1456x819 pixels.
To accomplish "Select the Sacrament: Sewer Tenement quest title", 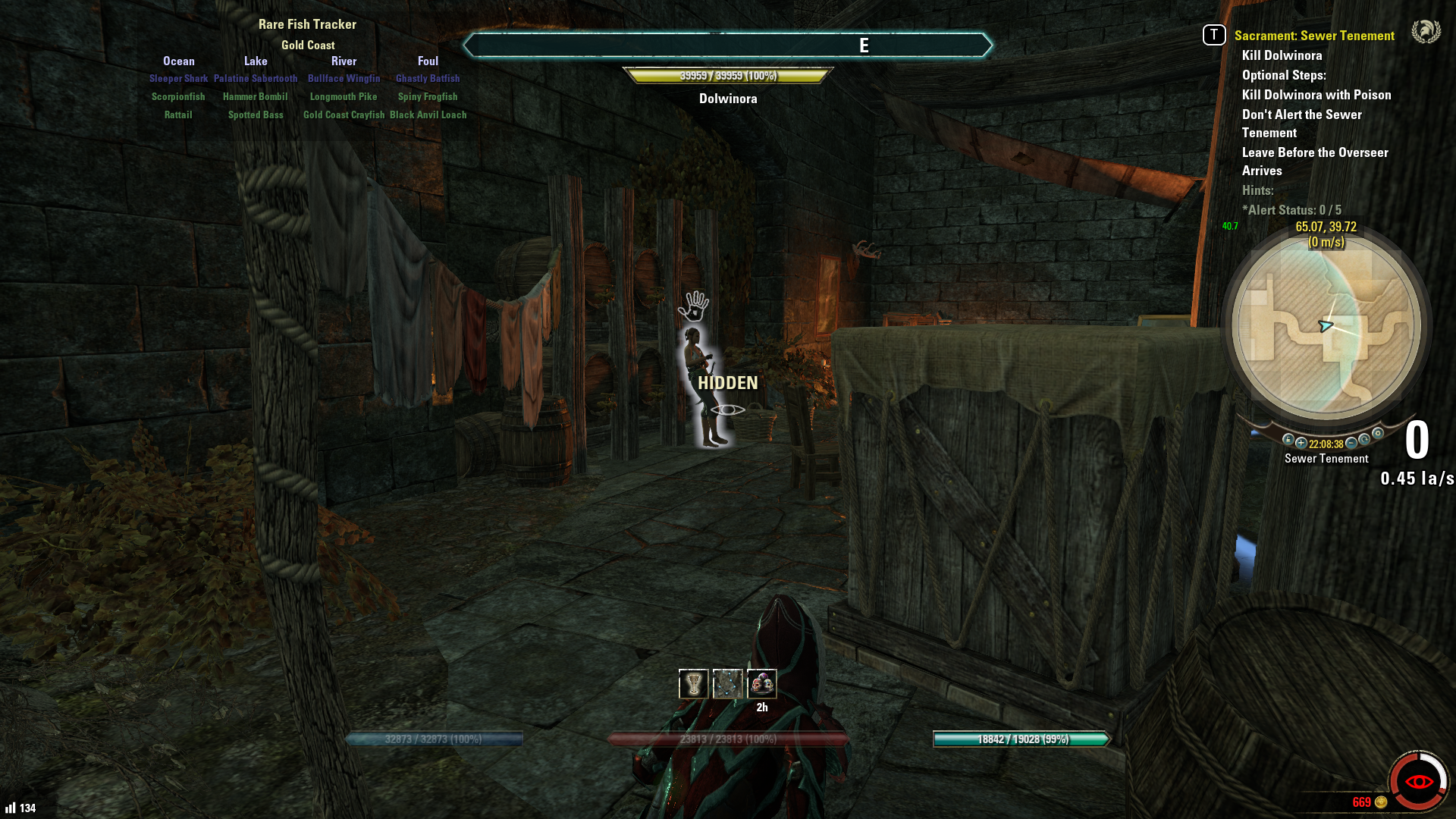I will tap(1314, 36).
